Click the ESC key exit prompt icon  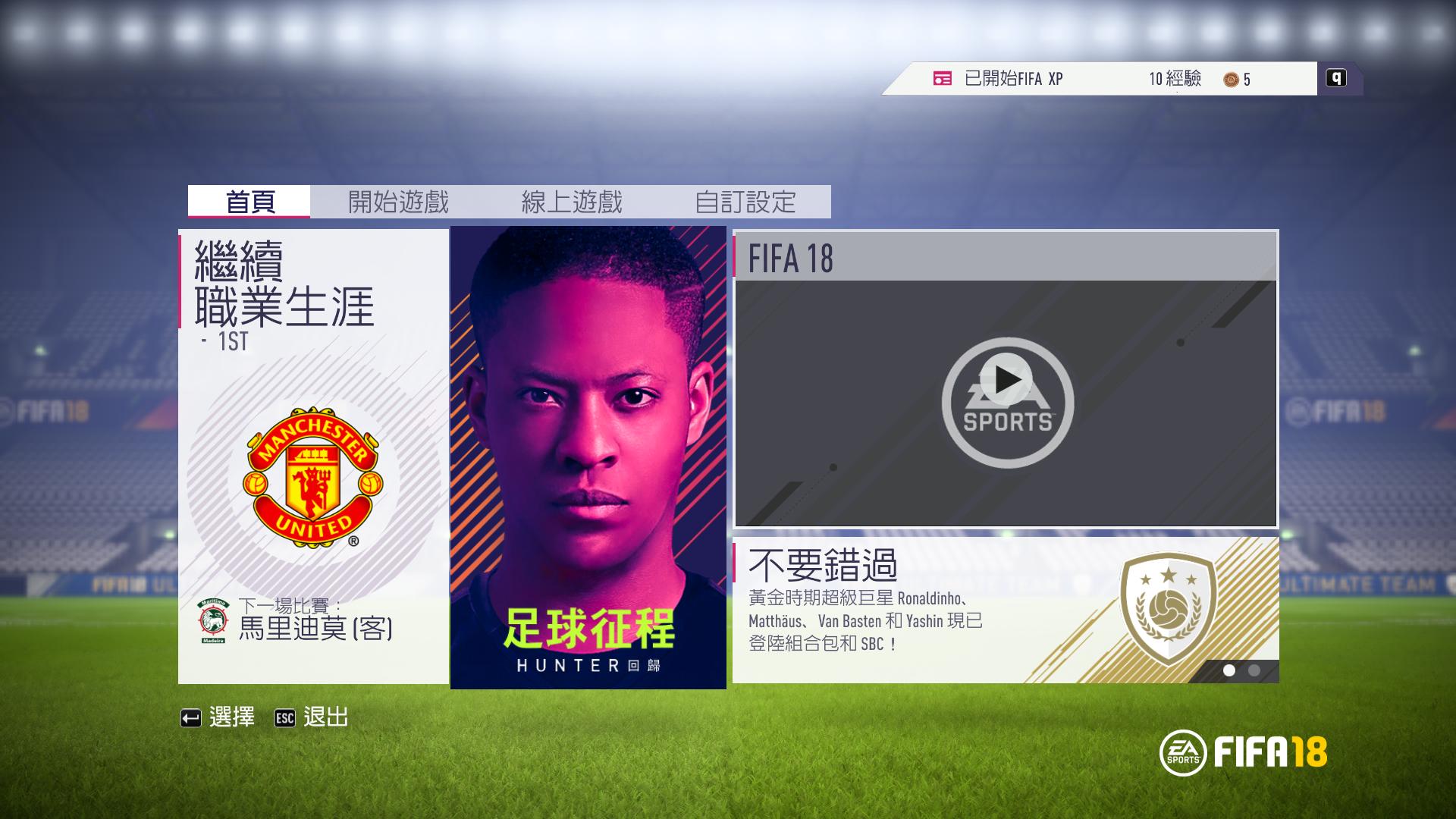284,717
